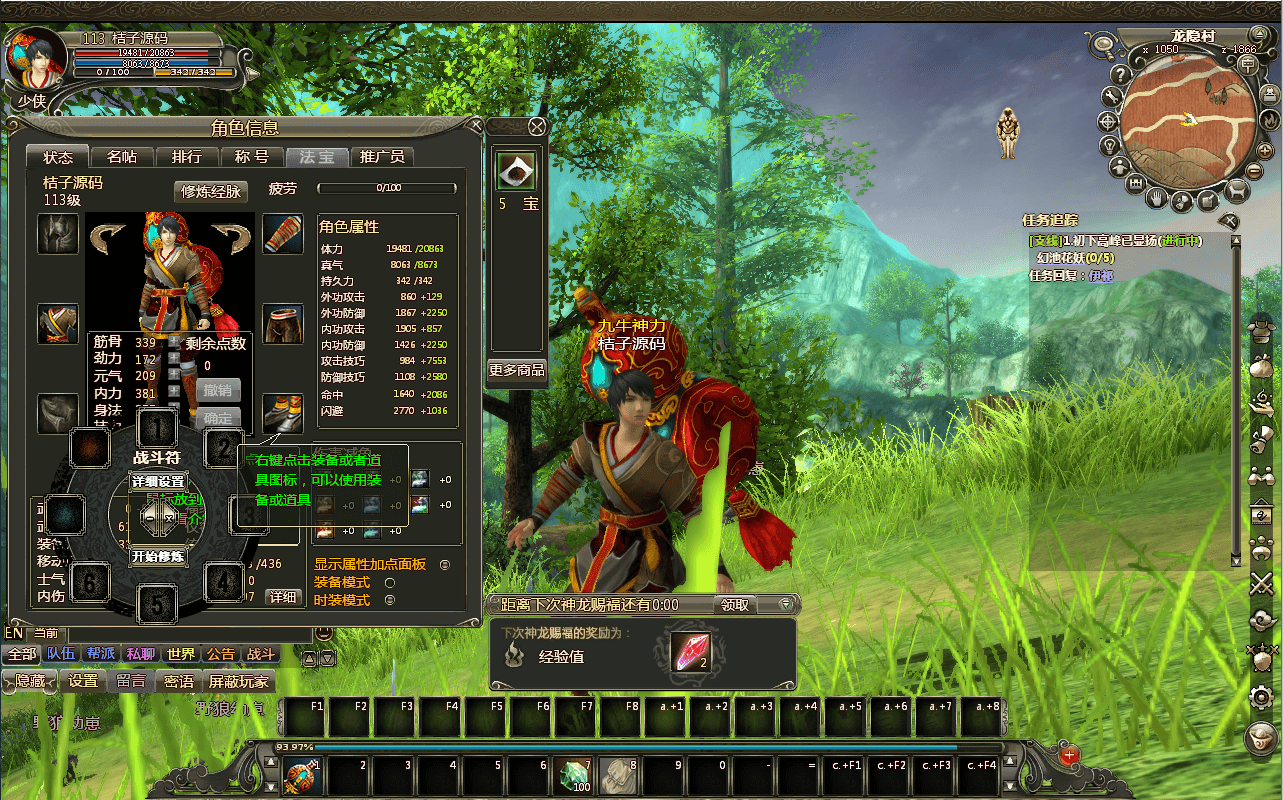The width and height of the screenshot is (1283, 800).
Task: Start cultivation with 开始修炼
Action: pos(158,556)
